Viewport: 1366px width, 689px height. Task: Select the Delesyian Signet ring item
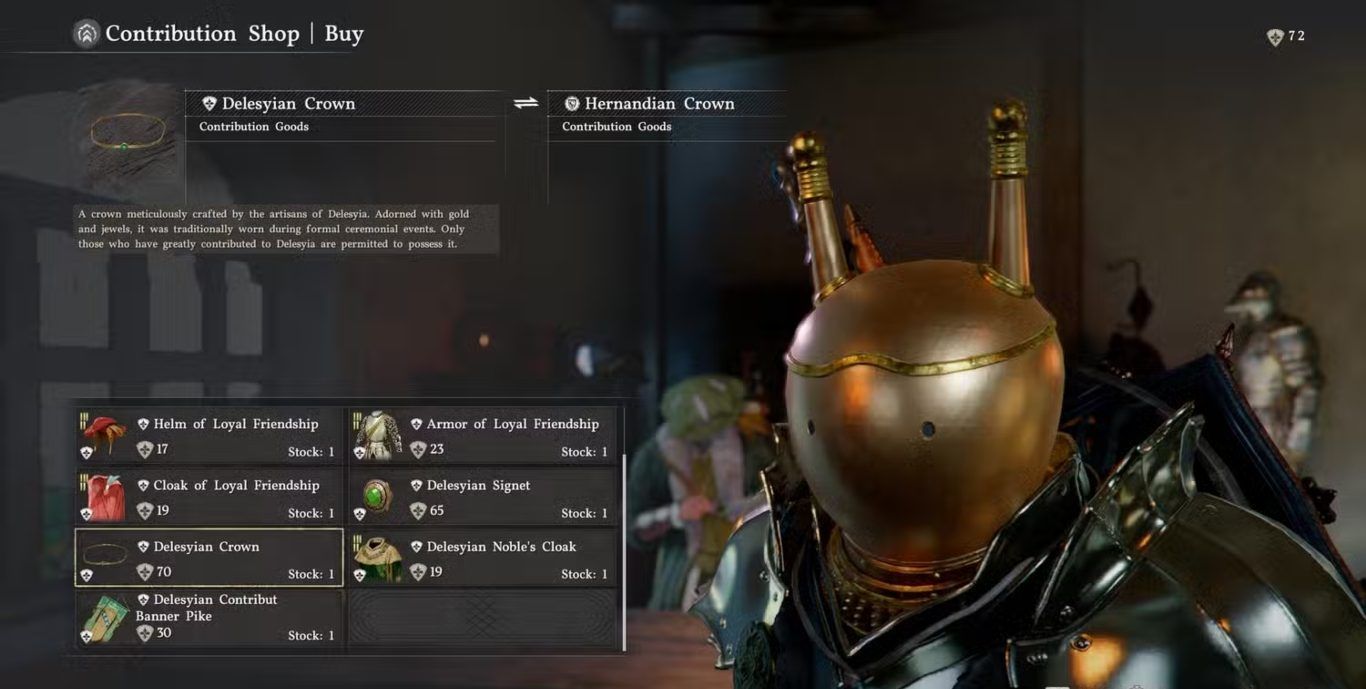(x=482, y=497)
